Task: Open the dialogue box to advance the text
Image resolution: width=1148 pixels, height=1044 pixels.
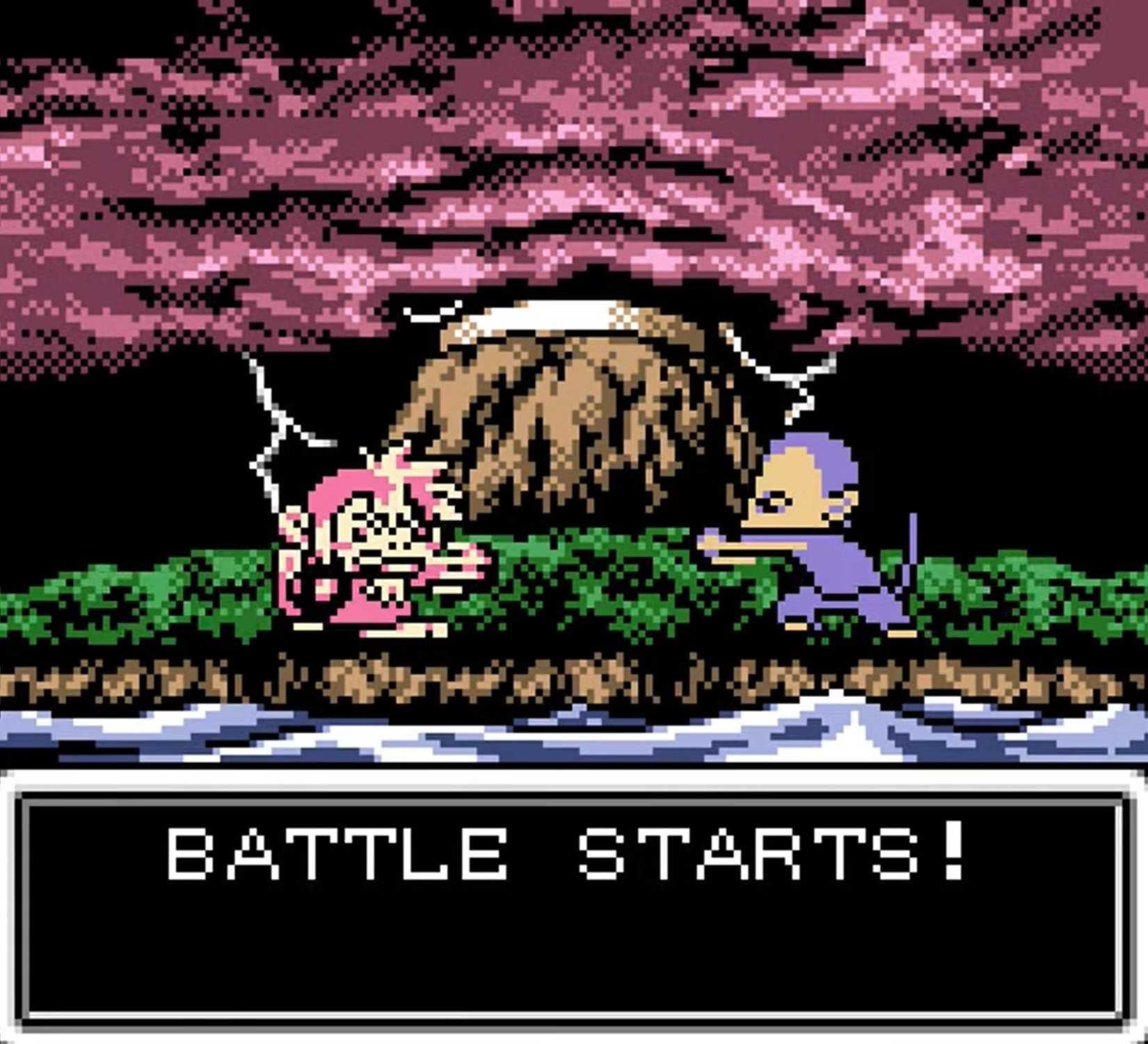Action: coord(574,904)
